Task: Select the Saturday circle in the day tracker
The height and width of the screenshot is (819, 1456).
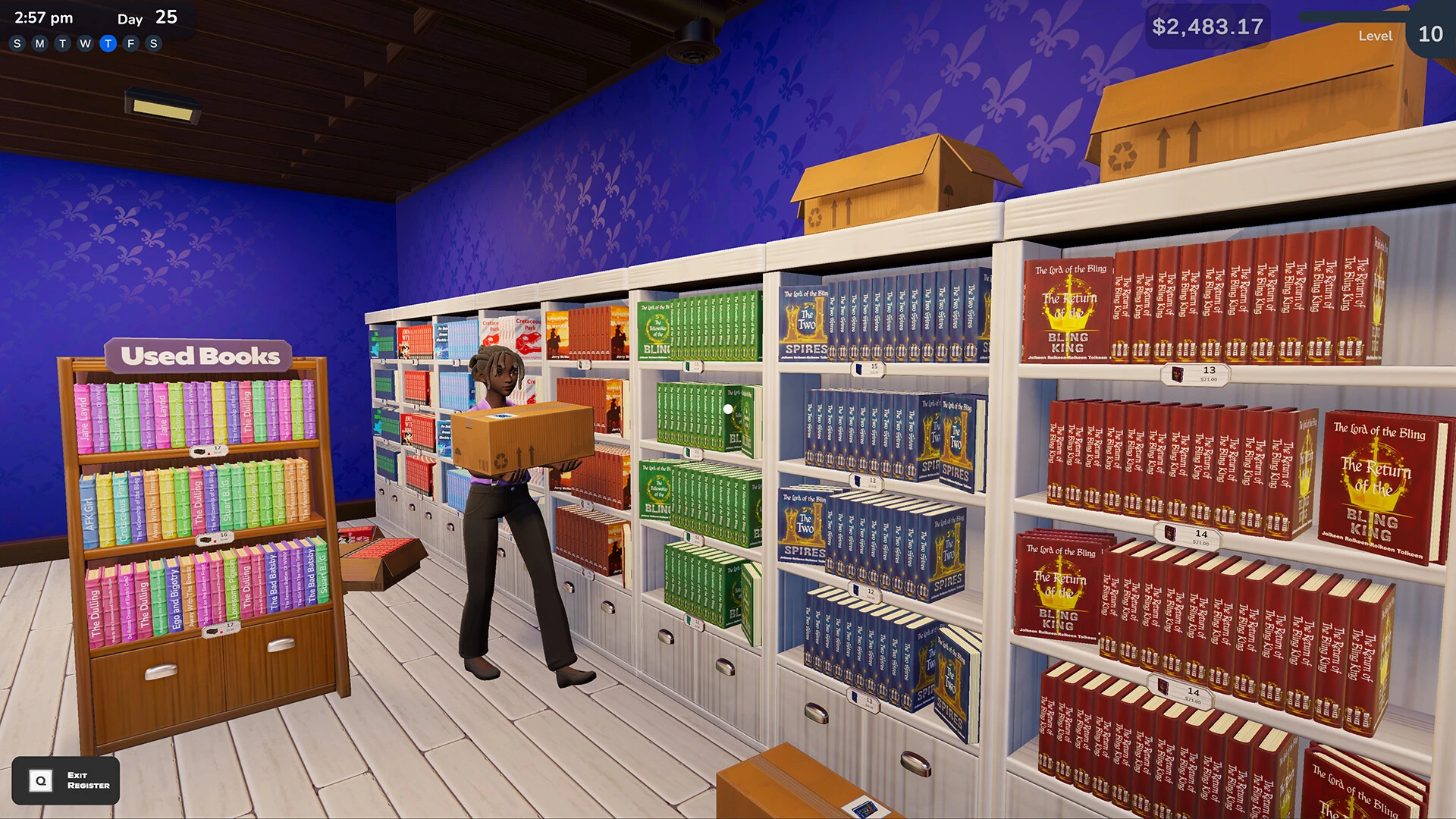Action: 153,43
